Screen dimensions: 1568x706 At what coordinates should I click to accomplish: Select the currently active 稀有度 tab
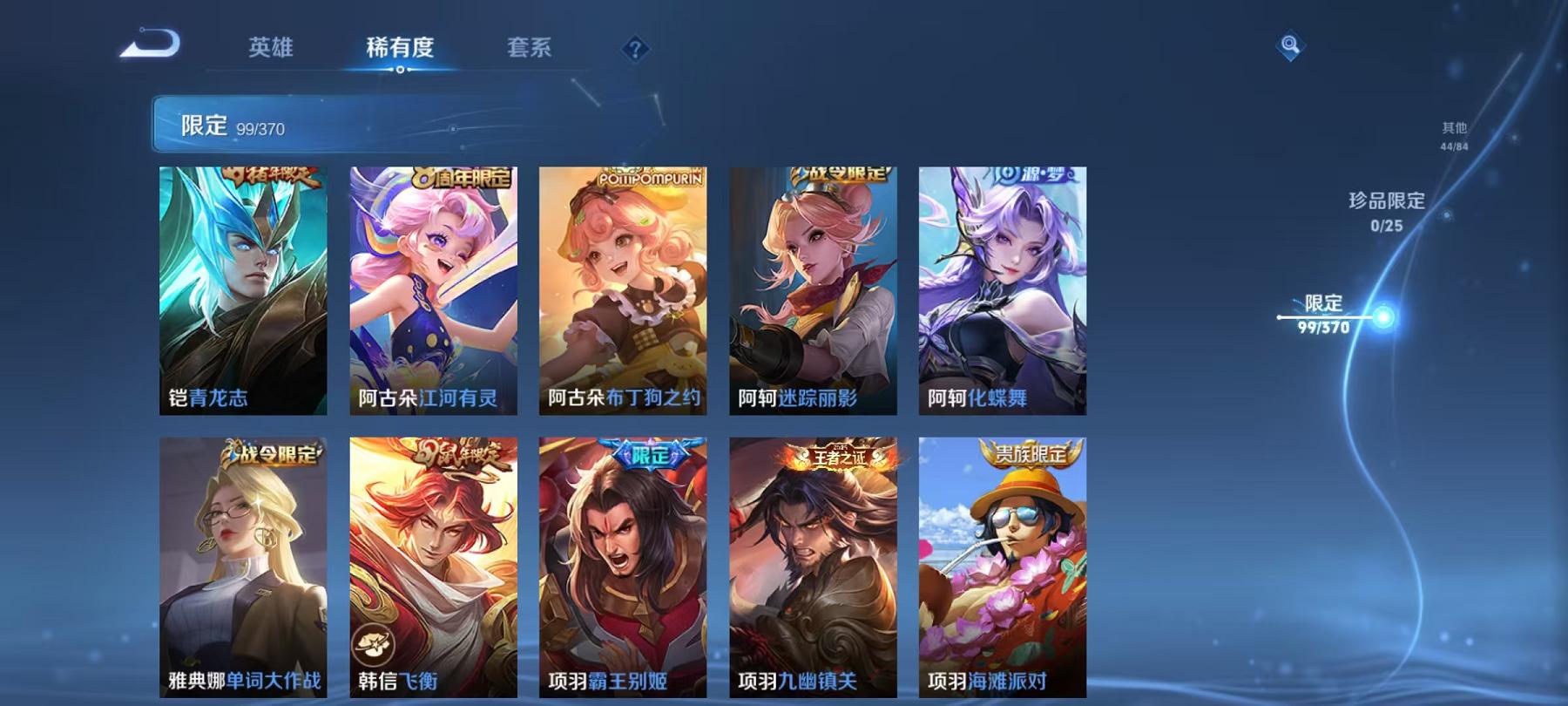click(401, 50)
